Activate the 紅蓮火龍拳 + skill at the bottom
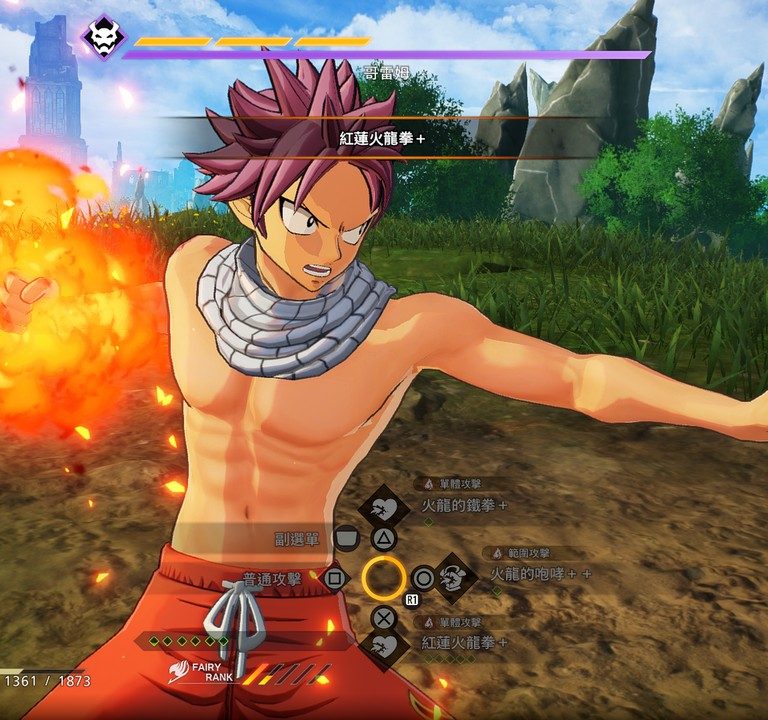The image size is (768, 720). [x=464, y=641]
